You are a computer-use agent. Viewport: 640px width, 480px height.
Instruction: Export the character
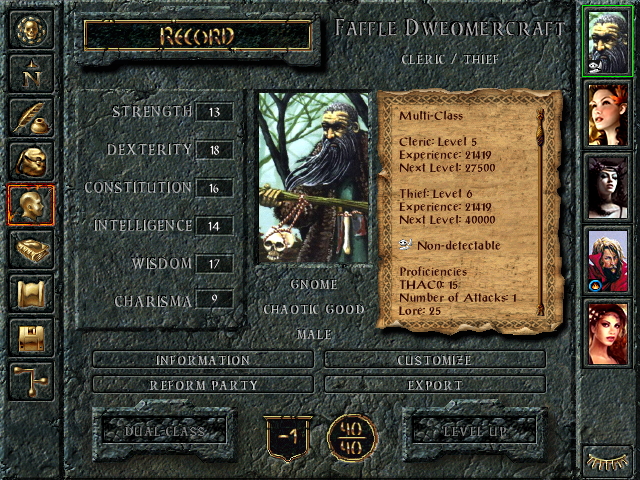pyautogui.click(x=435, y=384)
